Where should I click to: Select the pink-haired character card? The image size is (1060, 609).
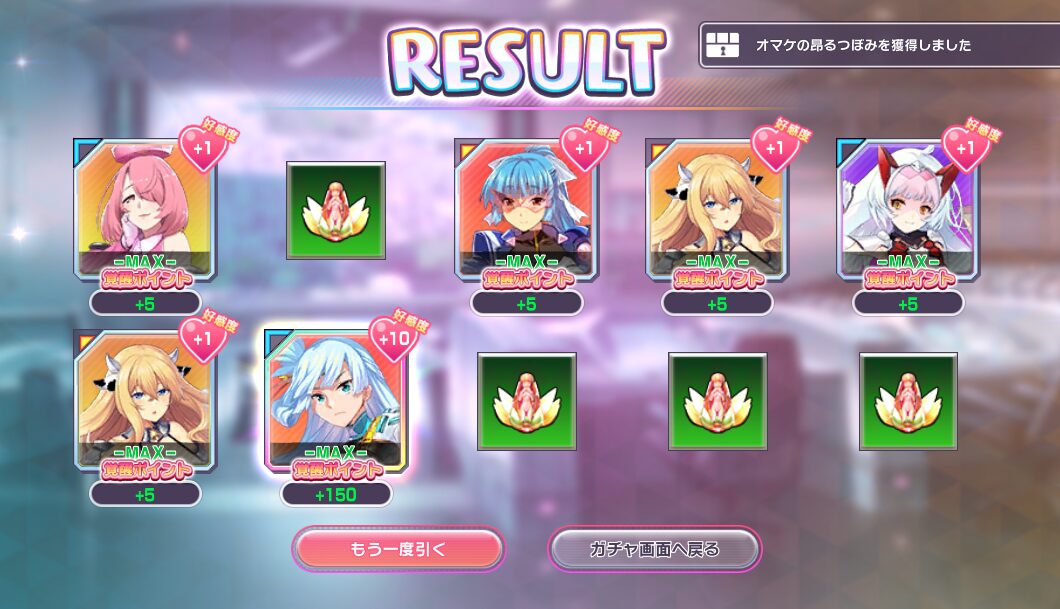coord(144,208)
